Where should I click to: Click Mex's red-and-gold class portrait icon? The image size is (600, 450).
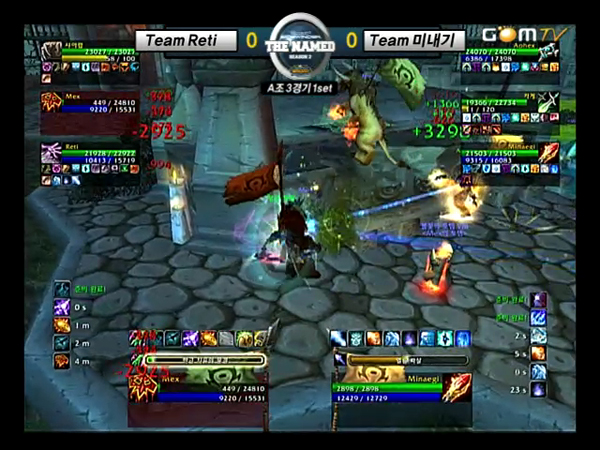coord(51,102)
